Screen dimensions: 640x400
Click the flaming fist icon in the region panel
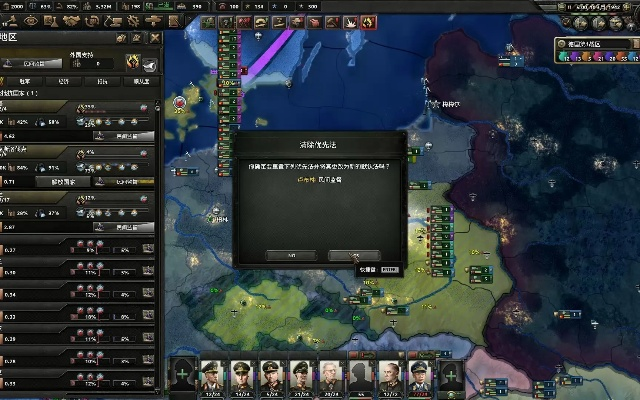[131, 62]
